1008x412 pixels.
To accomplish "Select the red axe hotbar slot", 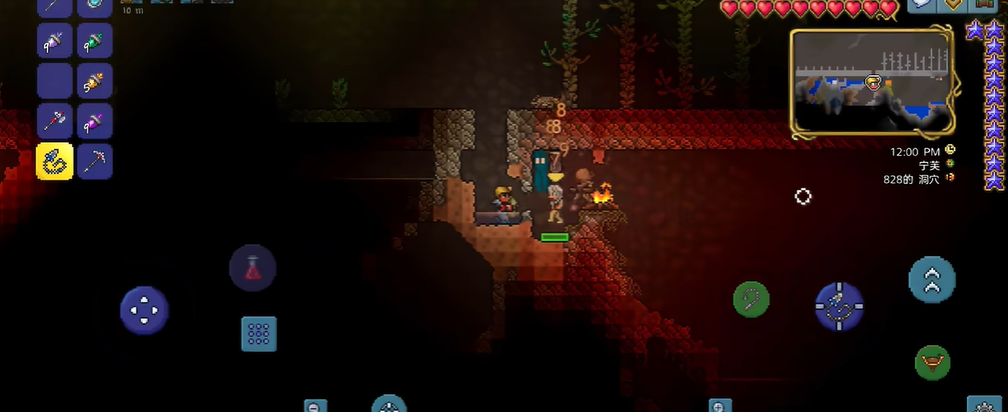I will (55, 121).
